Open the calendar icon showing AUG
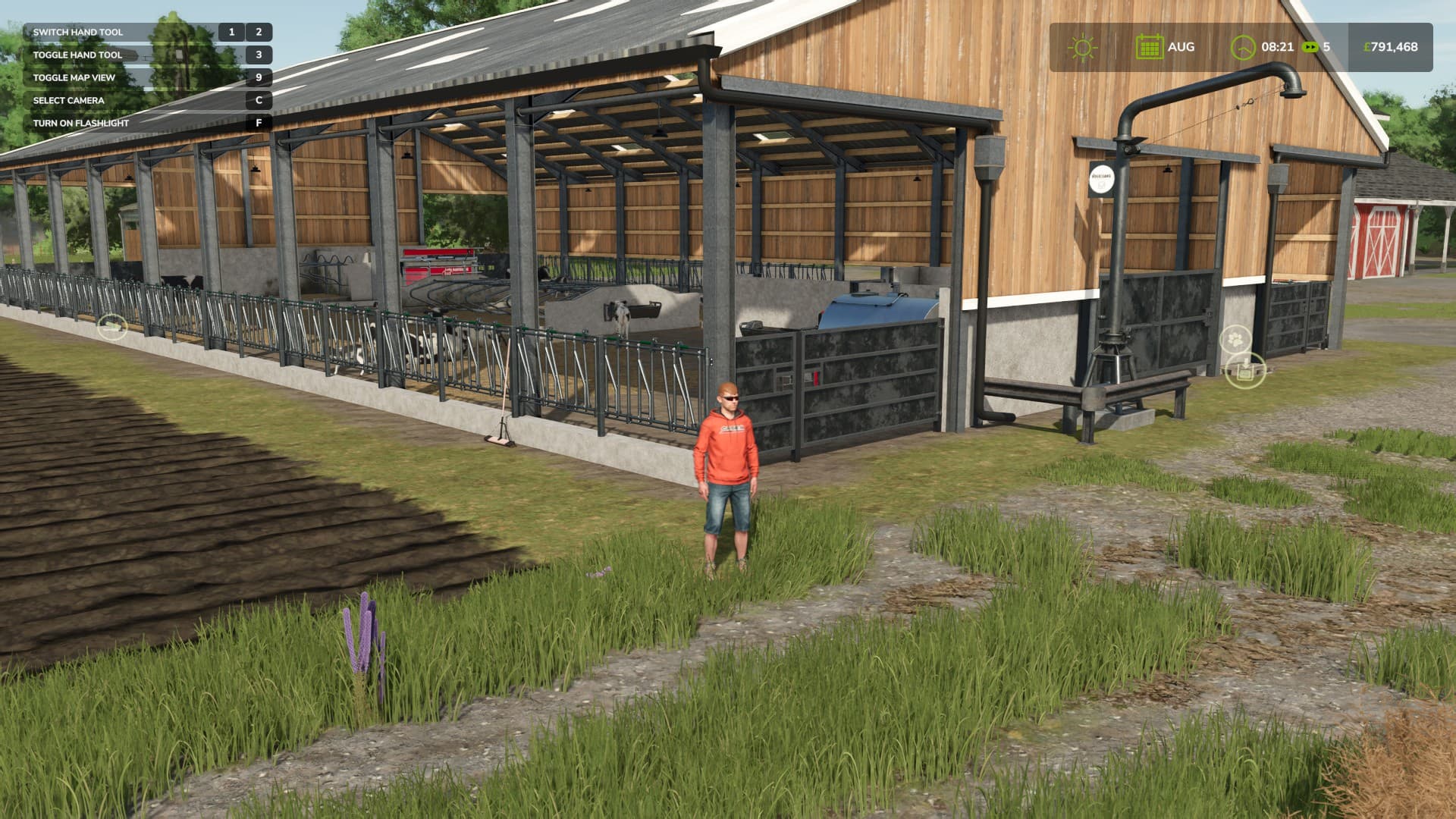Image resolution: width=1456 pixels, height=819 pixels. click(x=1149, y=47)
